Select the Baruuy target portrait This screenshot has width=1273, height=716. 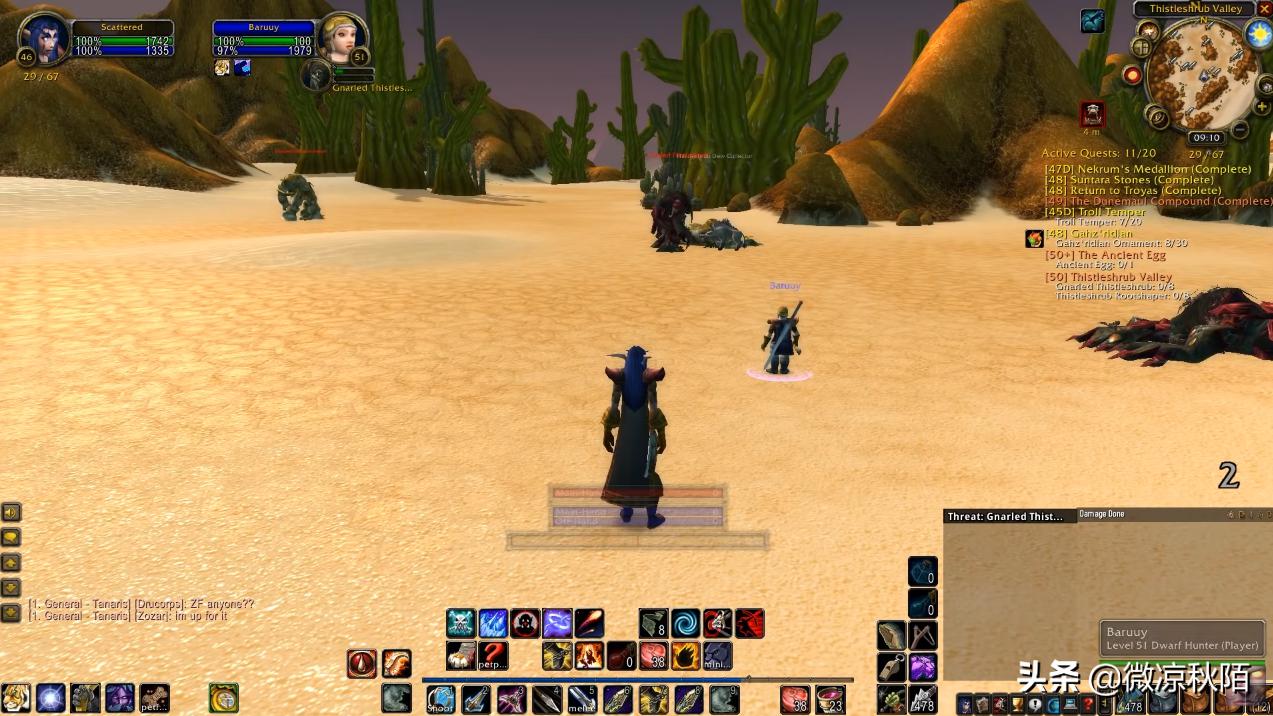[x=342, y=38]
